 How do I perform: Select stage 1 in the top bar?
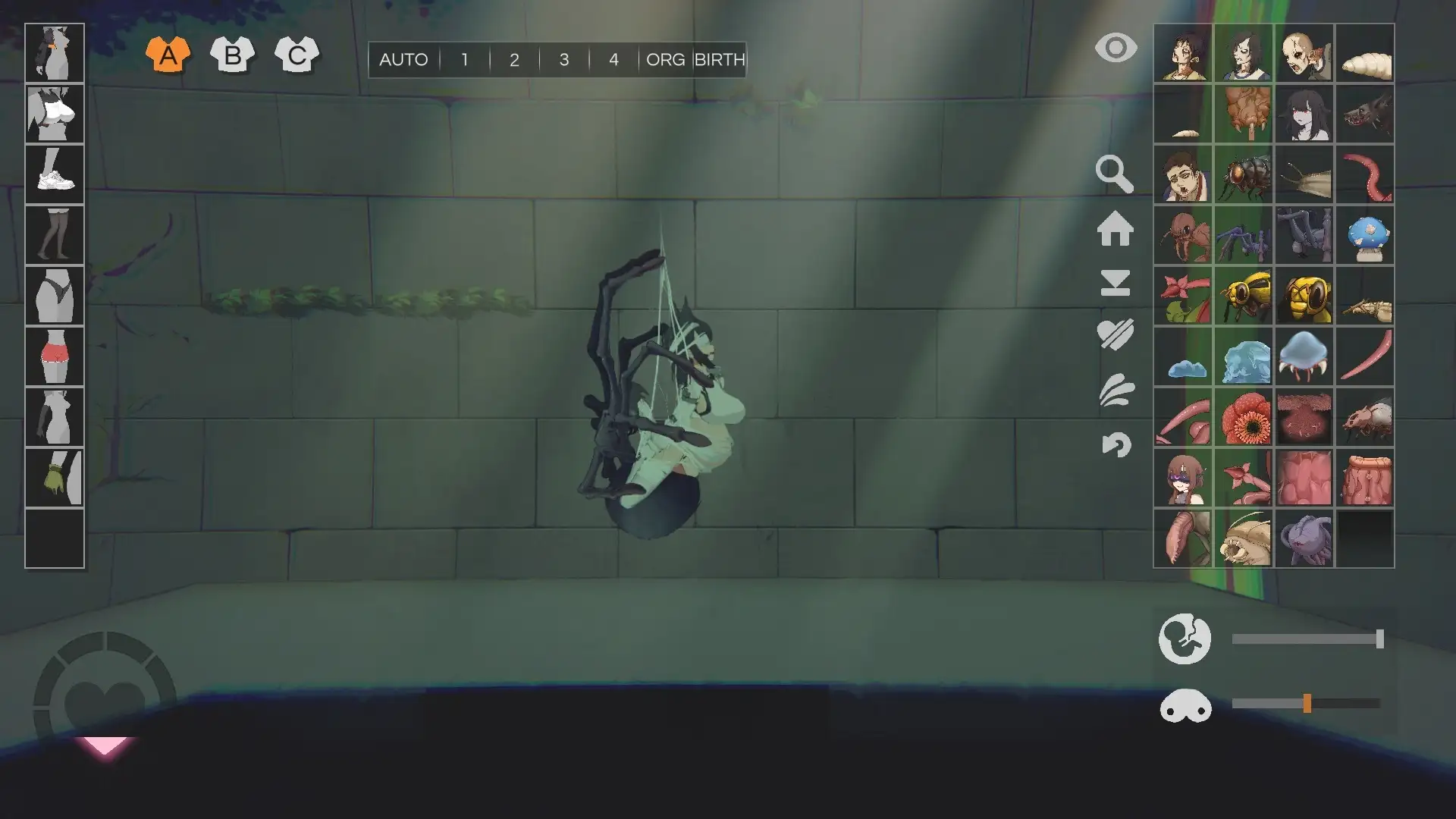pos(464,60)
